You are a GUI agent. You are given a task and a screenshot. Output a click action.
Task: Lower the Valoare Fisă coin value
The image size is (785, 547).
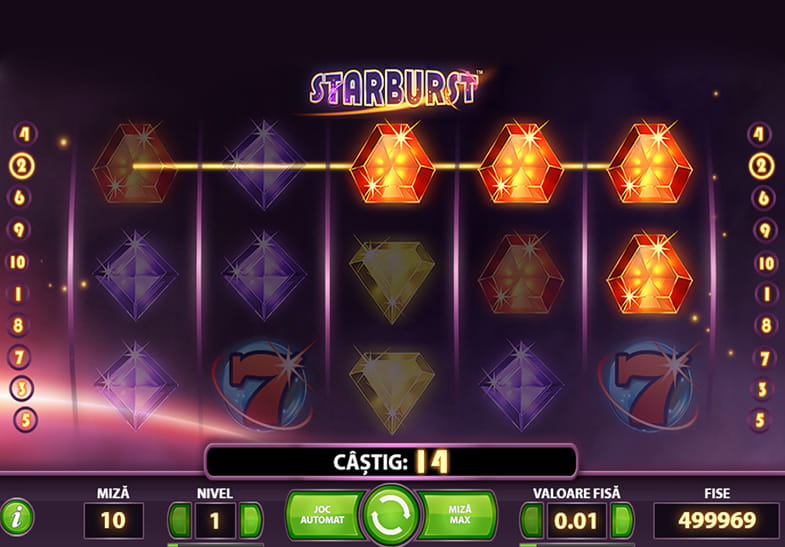pyautogui.click(x=531, y=520)
